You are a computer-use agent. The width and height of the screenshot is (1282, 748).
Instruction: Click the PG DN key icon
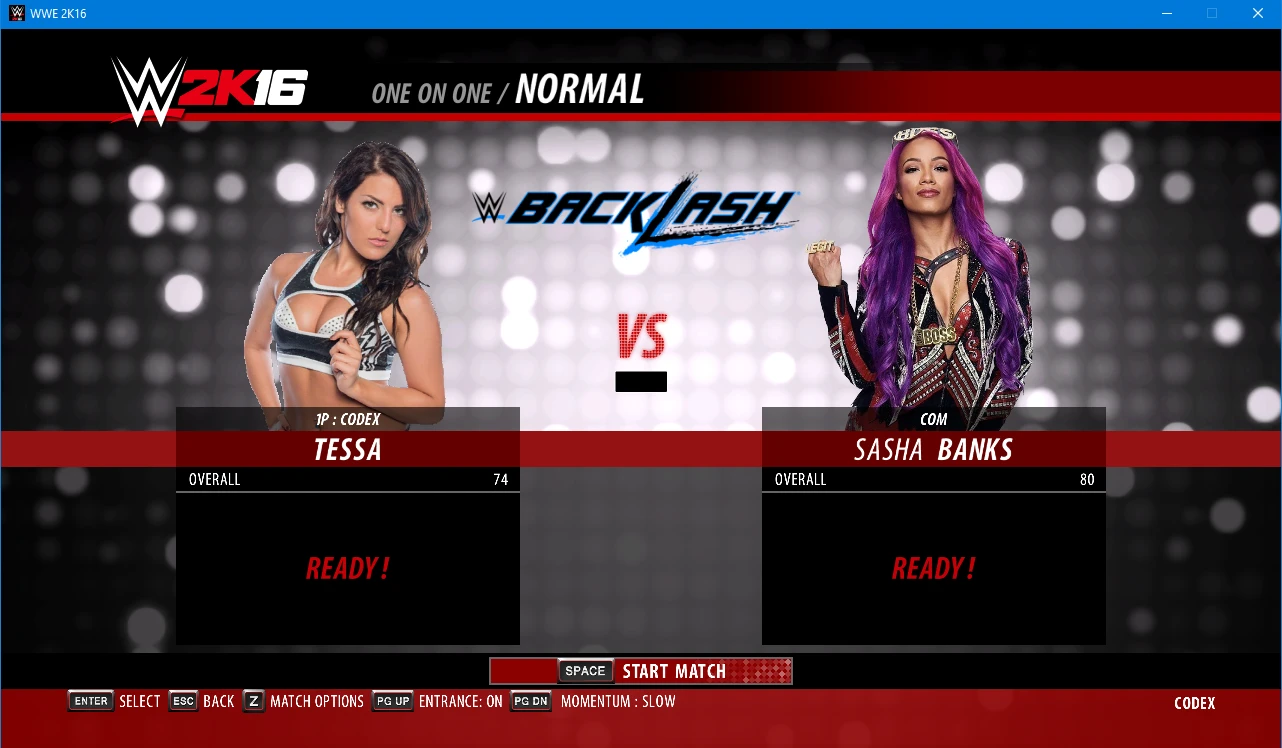[x=530, y=701]
